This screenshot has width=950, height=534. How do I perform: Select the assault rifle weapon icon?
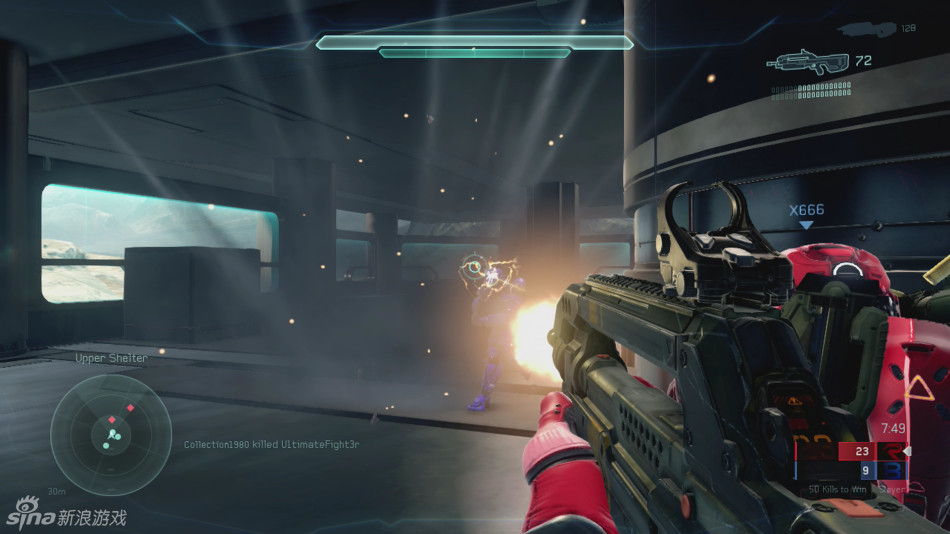pos(808,62)
